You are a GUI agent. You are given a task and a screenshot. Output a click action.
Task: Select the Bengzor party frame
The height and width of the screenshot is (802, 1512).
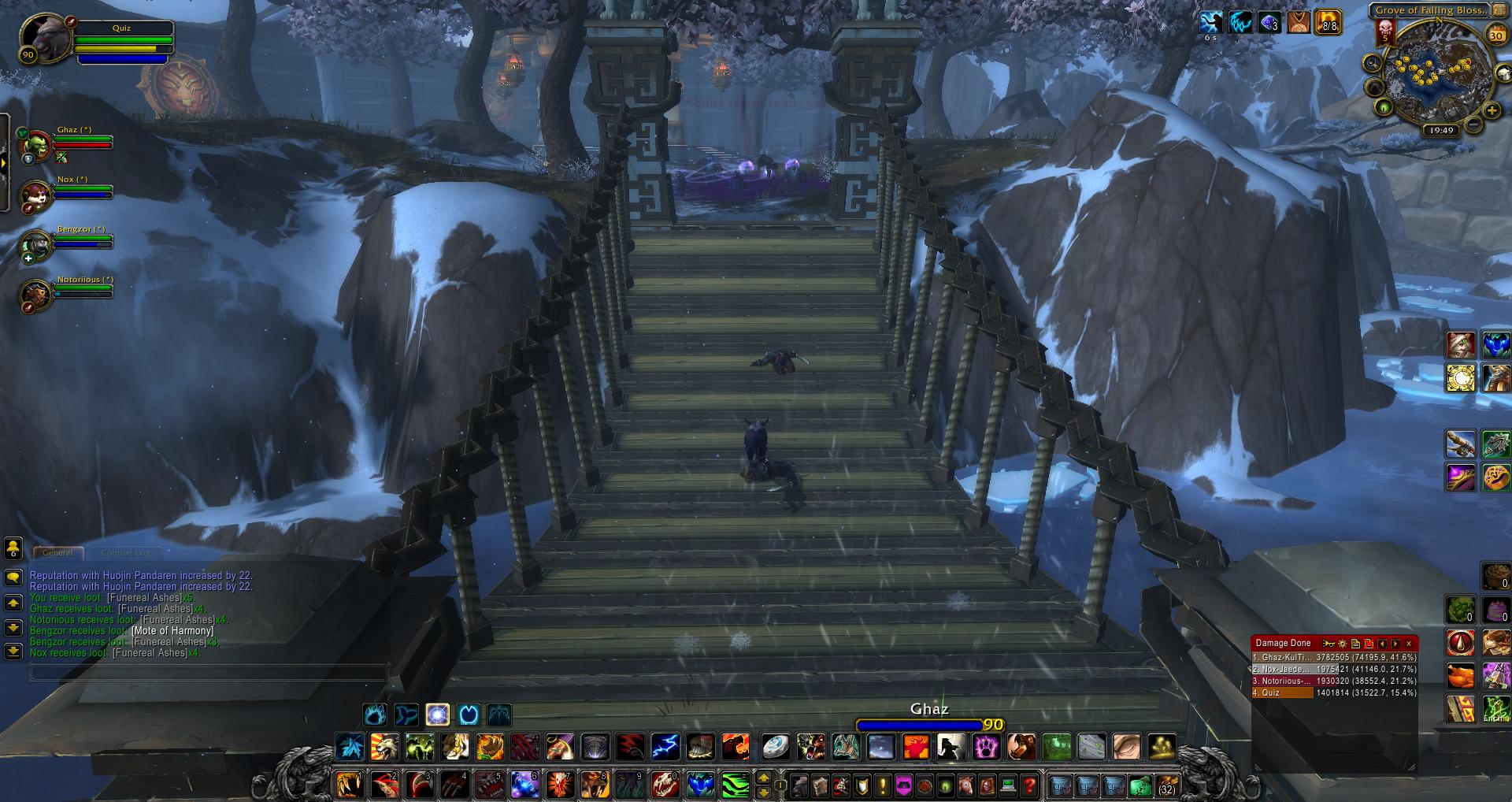coord(35,244)
